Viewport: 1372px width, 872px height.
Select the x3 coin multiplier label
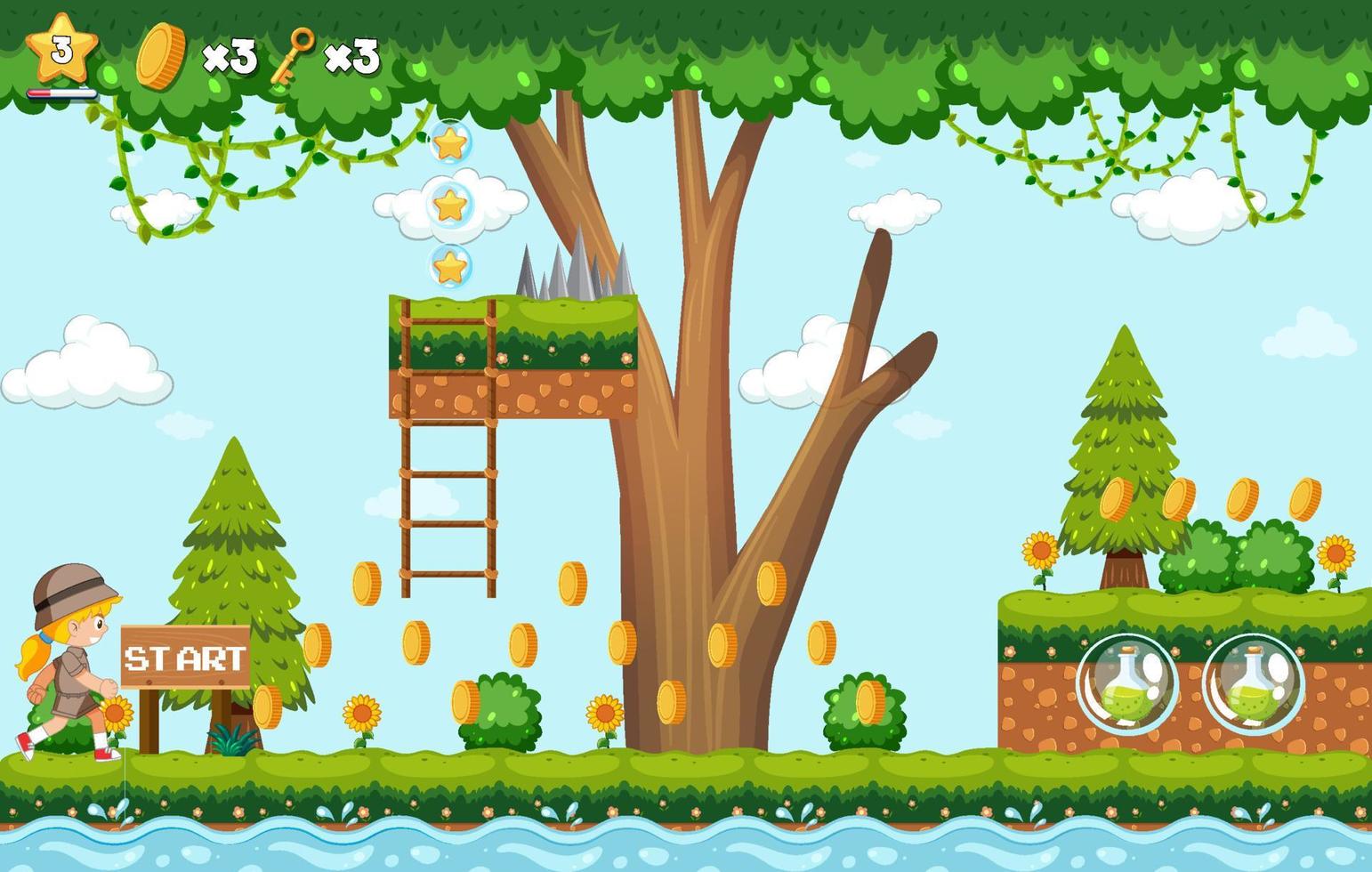pyautogui.click(x=230, y=55)
